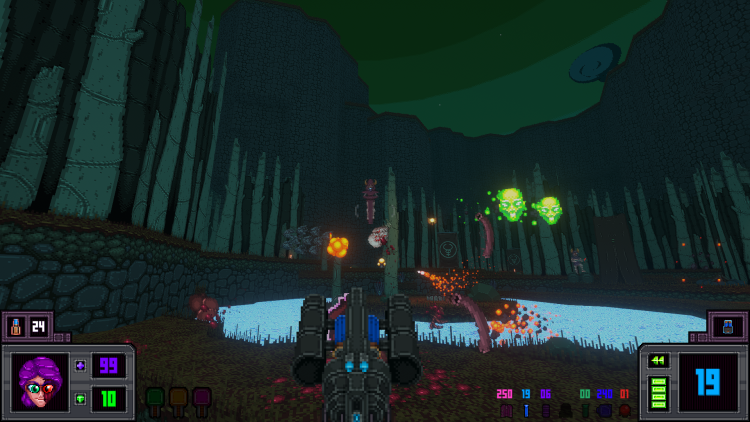Click the green double-arrow weapon indicator
The width and height of the screenshot is (750, 422).
pos(658,362)
